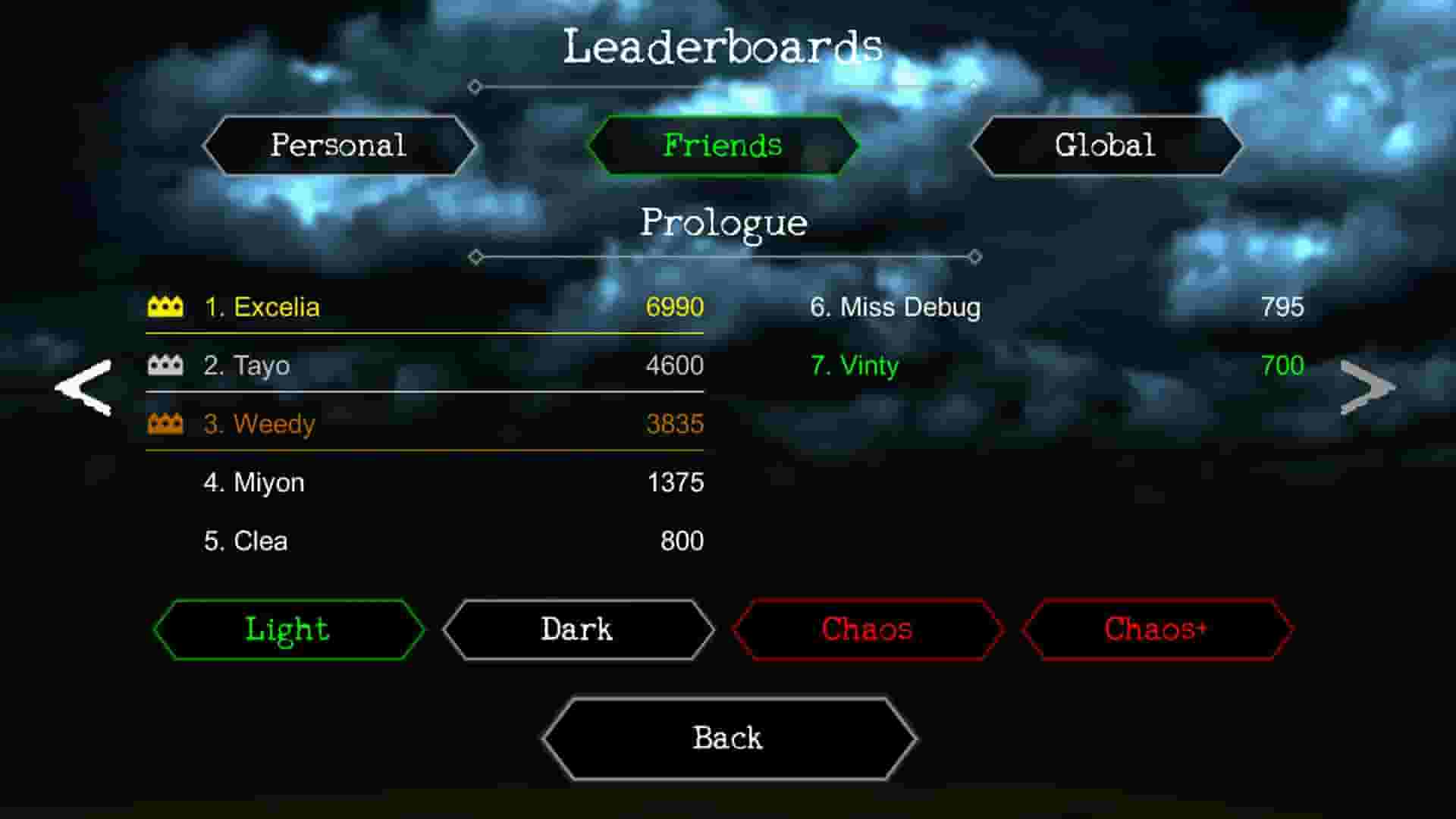Screen dimensions: 1456x819
Task: Switch to the Global leaderboard tab
Action: (x=1106, y=145)
